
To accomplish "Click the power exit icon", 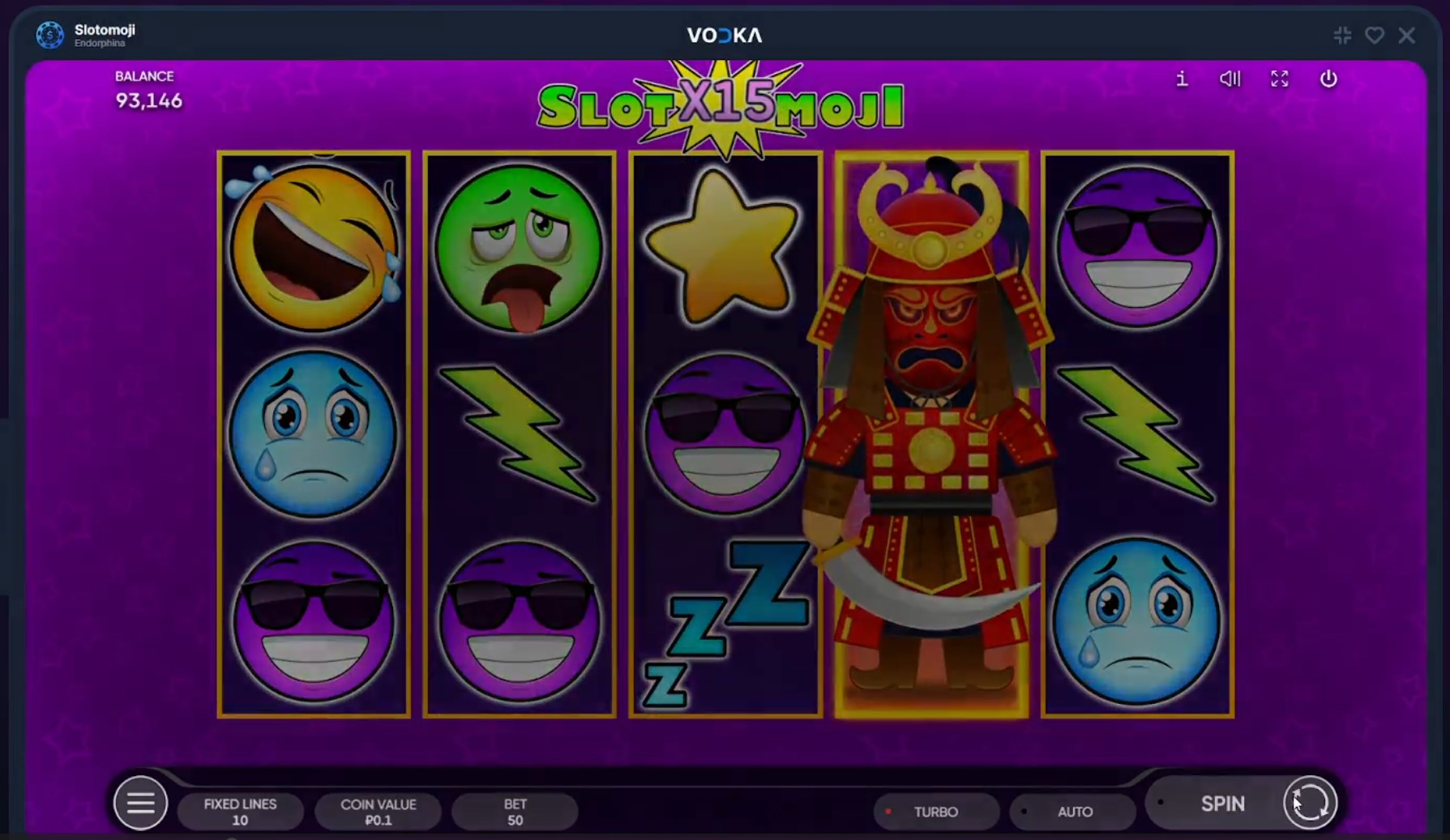I will tap(1328, 79).
